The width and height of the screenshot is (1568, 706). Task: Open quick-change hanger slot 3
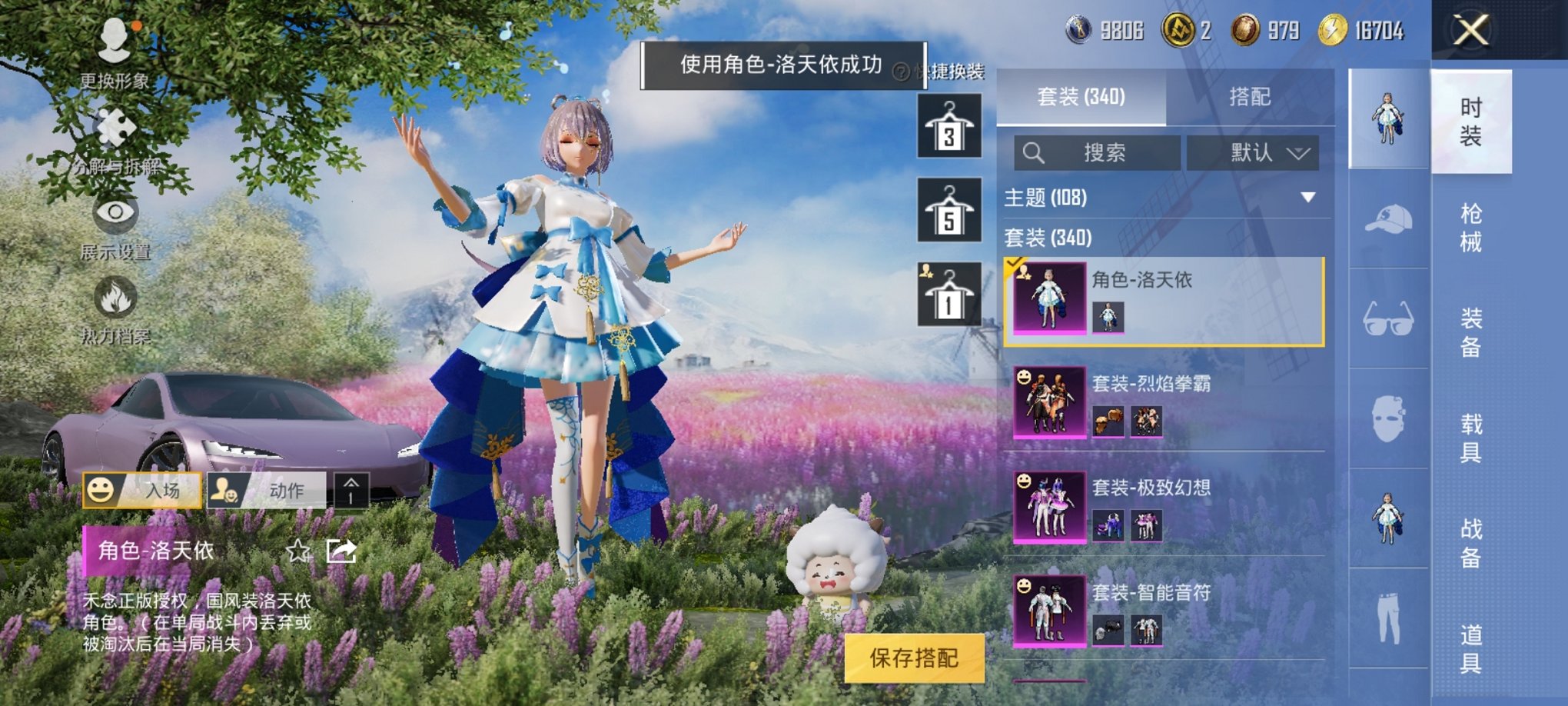point(948,127)
